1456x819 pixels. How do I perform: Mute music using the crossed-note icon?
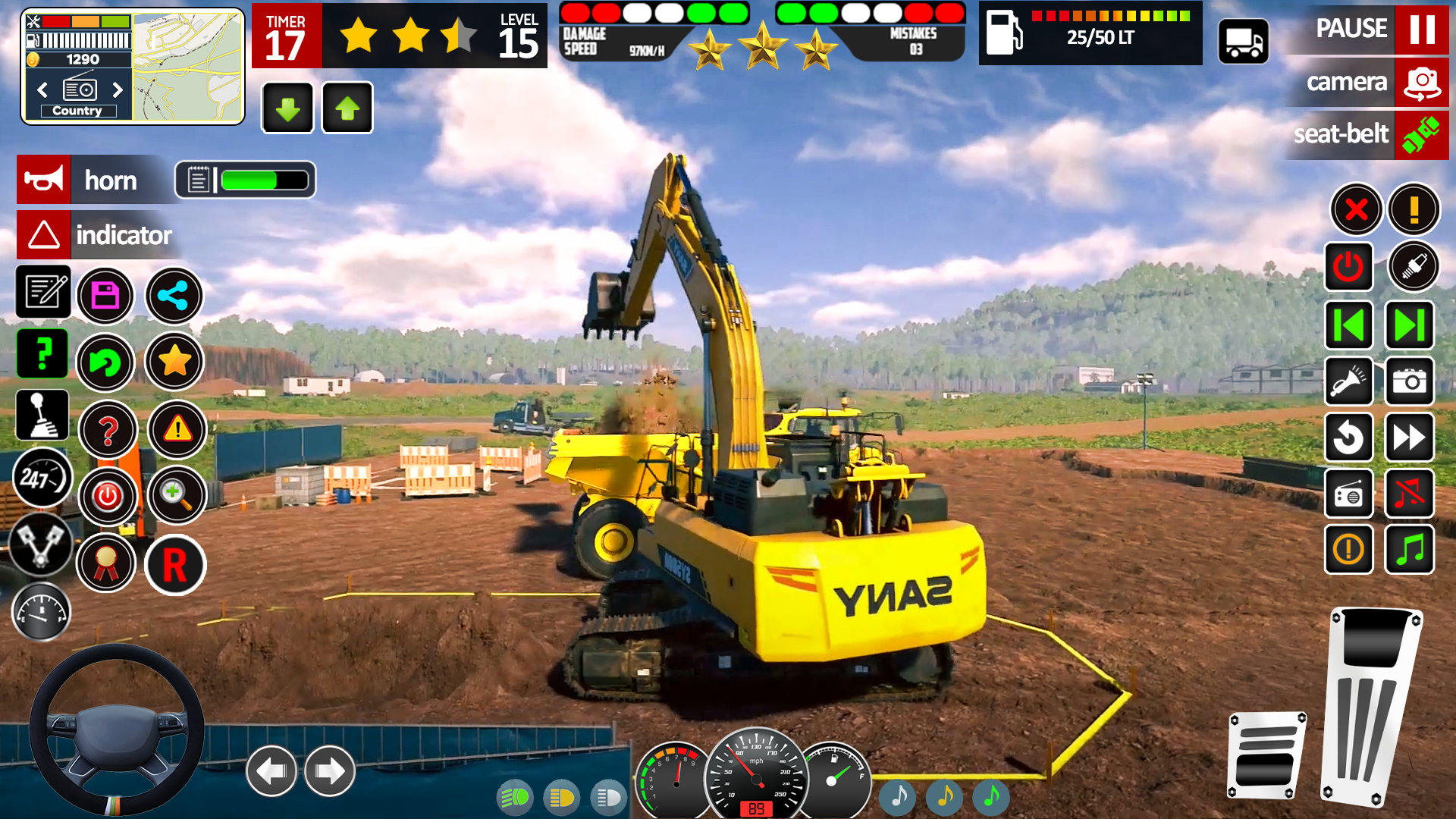point(1409,494)
